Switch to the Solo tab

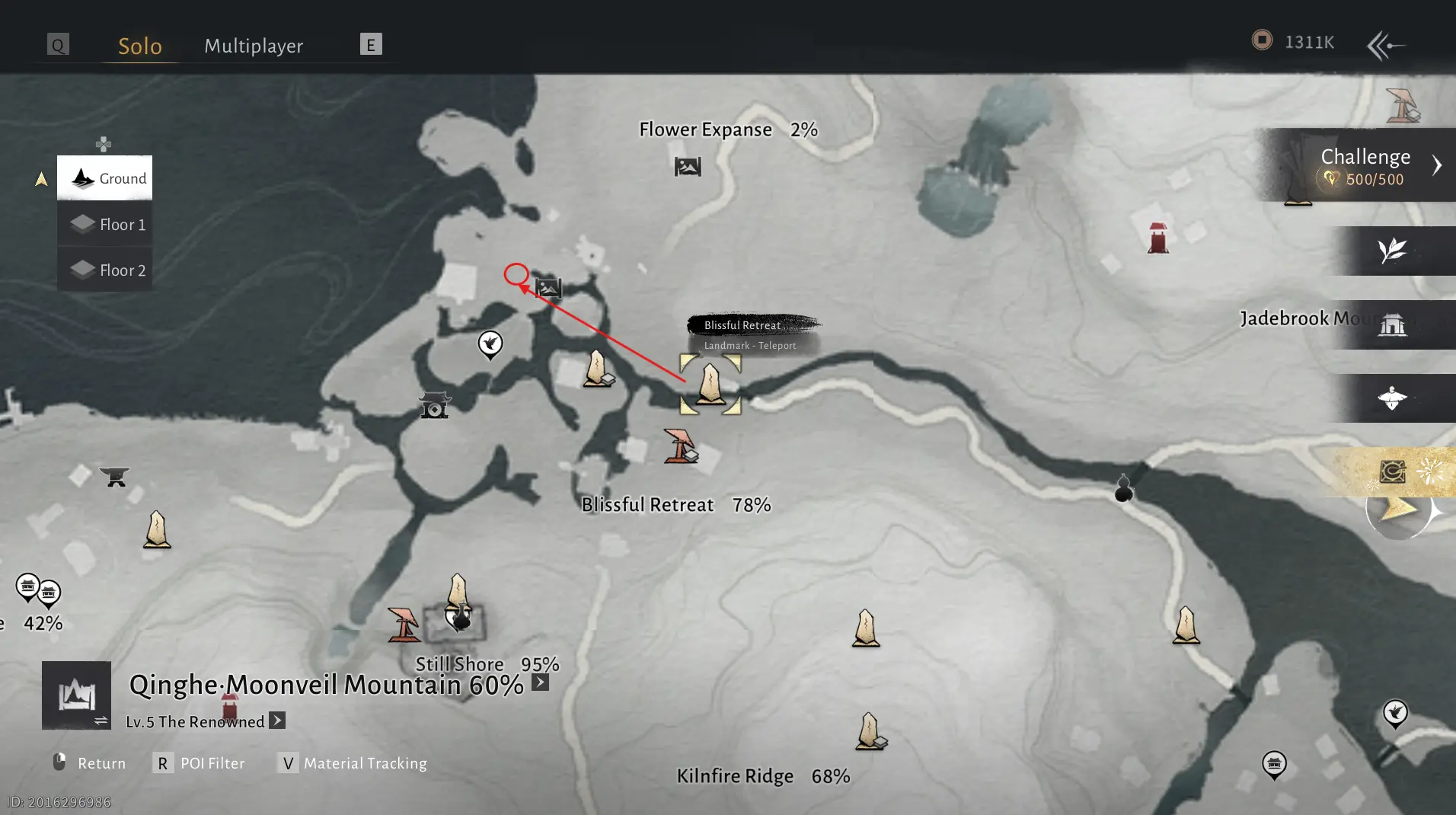tap(140, 46)
